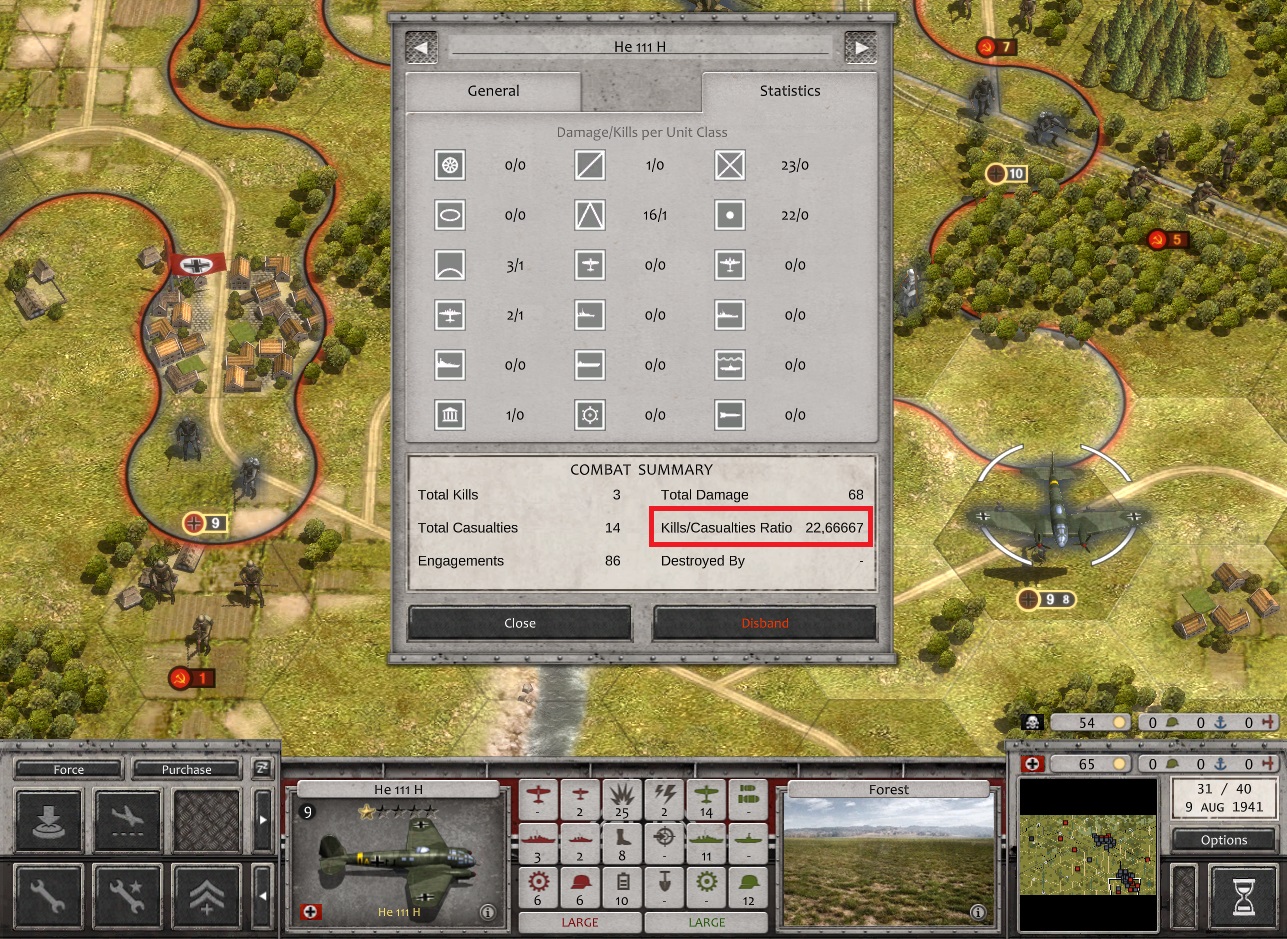Open the Purchase menu
Image resolution: width=1287 pixels, height=939 pixels.
187,769
